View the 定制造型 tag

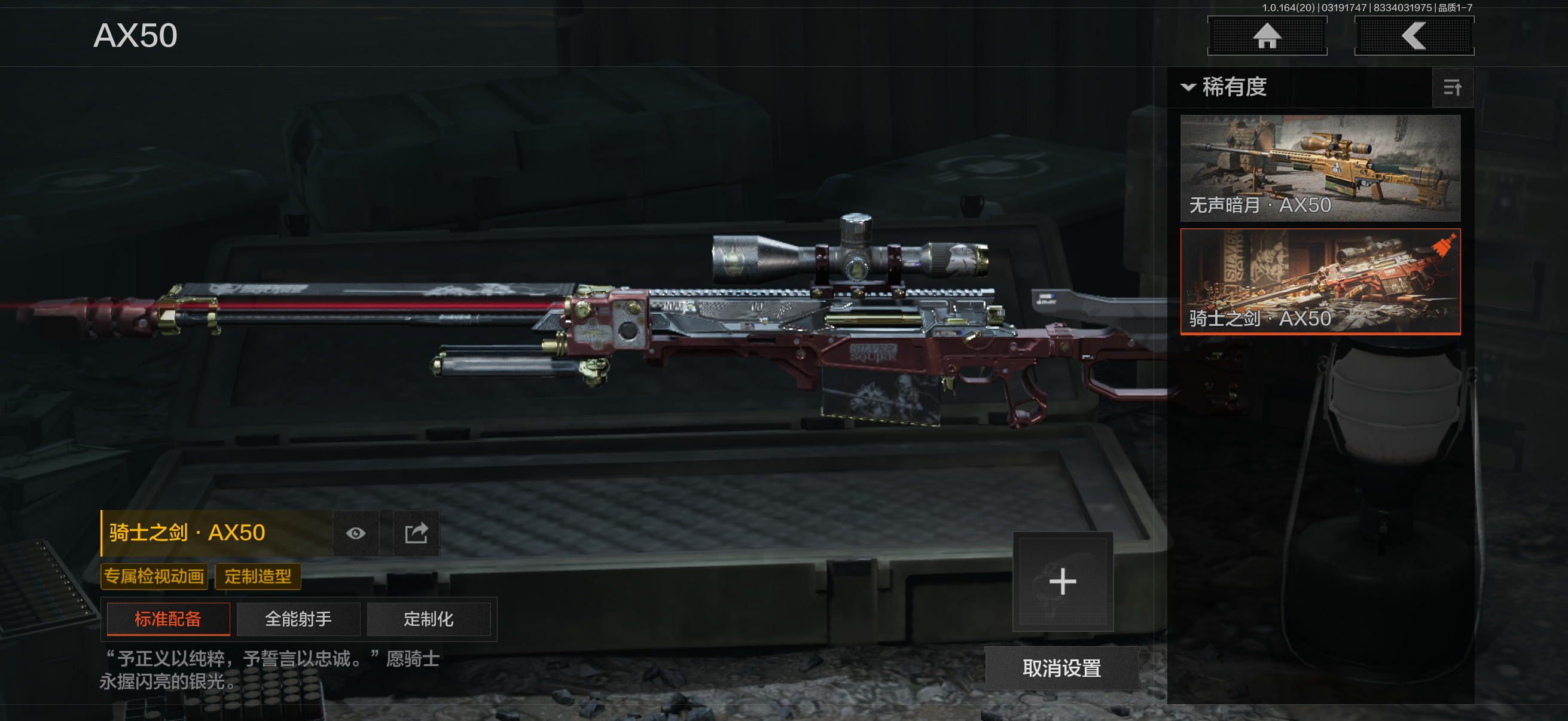(258, 576)
